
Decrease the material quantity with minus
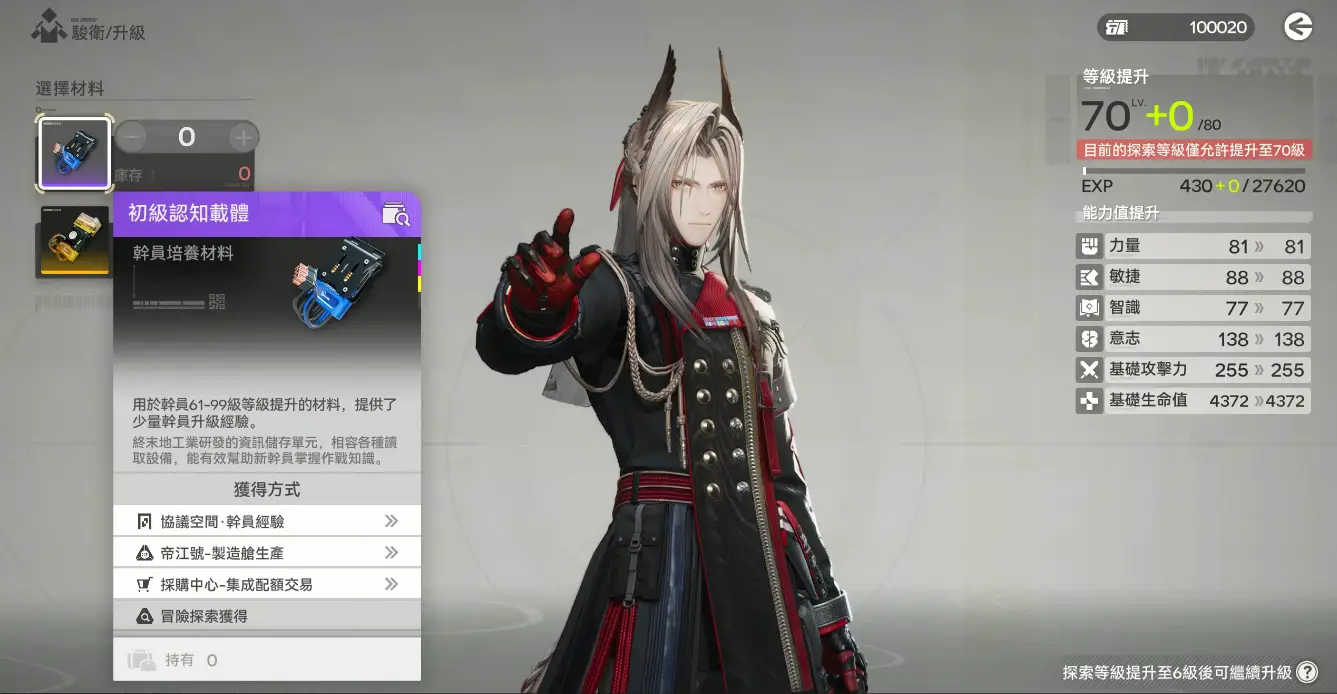tap(131, 137)
